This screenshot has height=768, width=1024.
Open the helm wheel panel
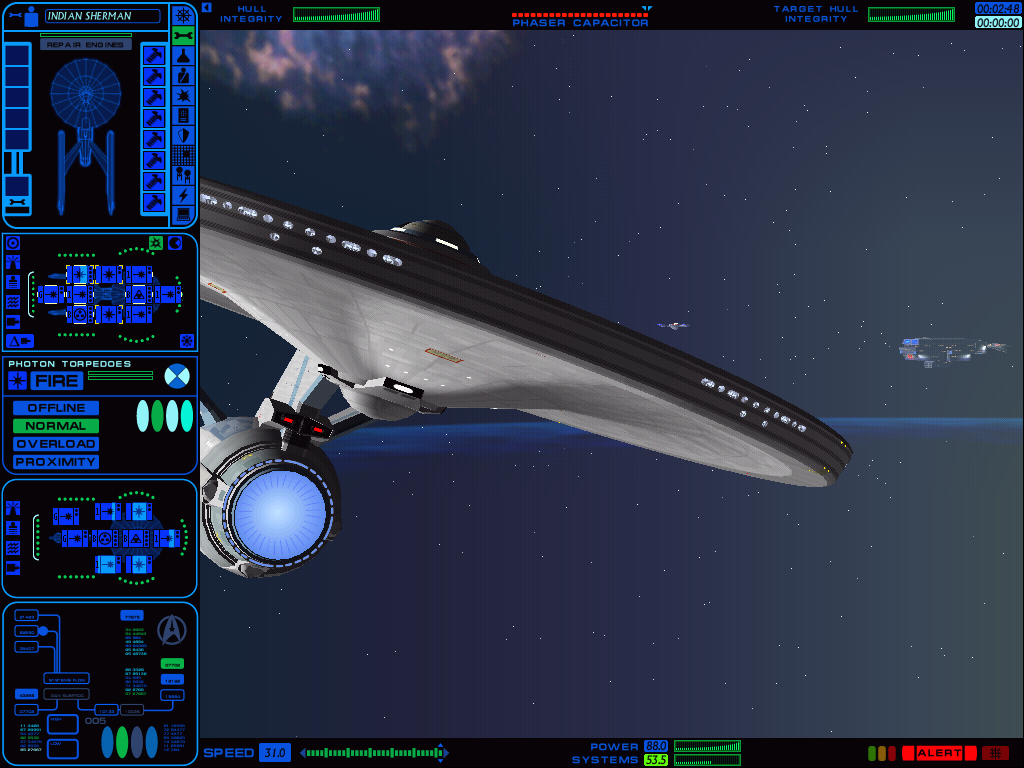pyautogui.click(x=183, y=15)
